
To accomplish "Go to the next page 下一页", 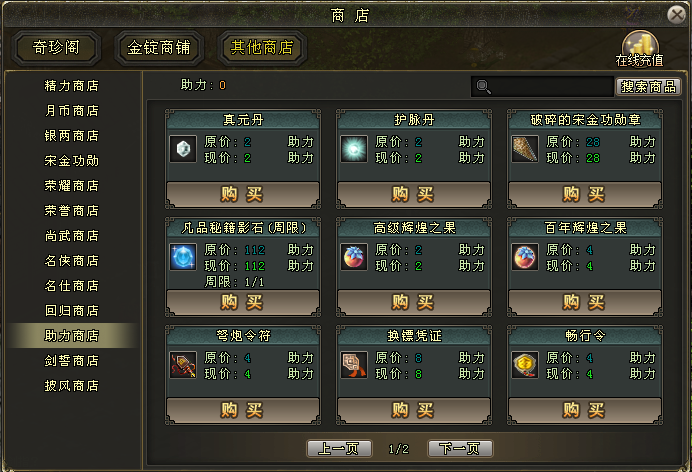I will (x=460, y=449).
